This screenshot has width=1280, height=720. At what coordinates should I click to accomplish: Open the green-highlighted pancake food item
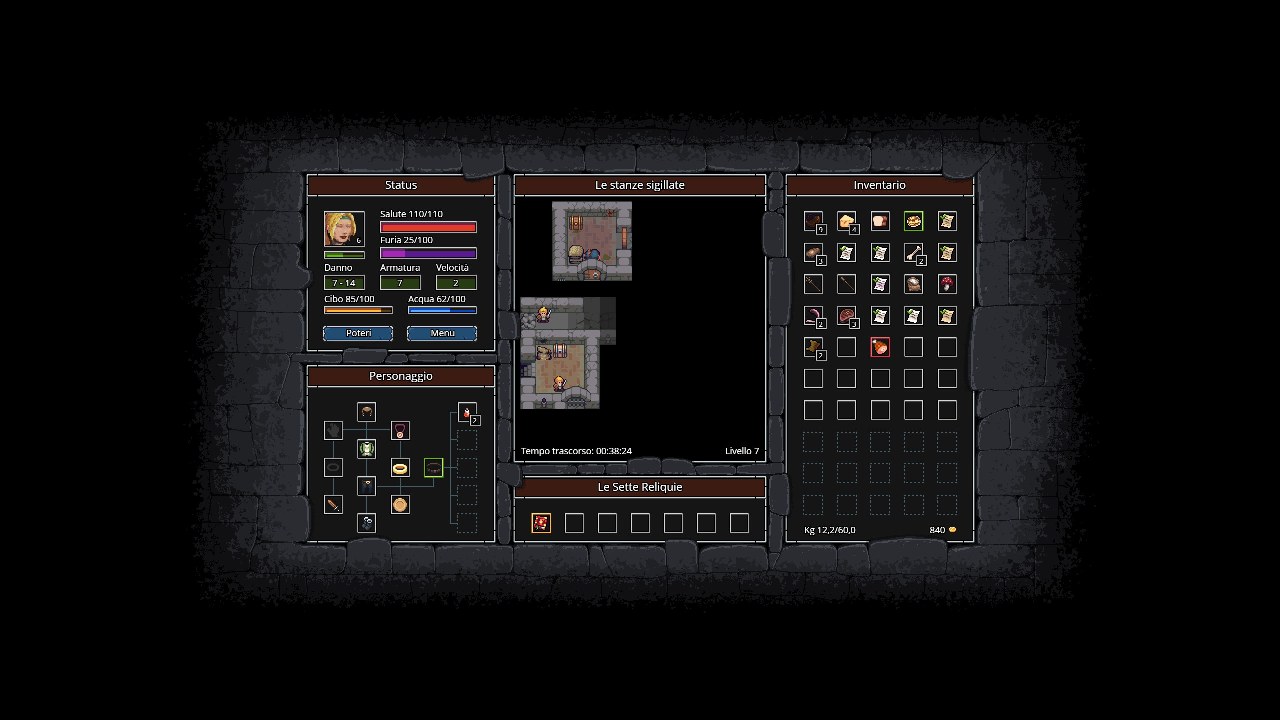click(913, 221)
